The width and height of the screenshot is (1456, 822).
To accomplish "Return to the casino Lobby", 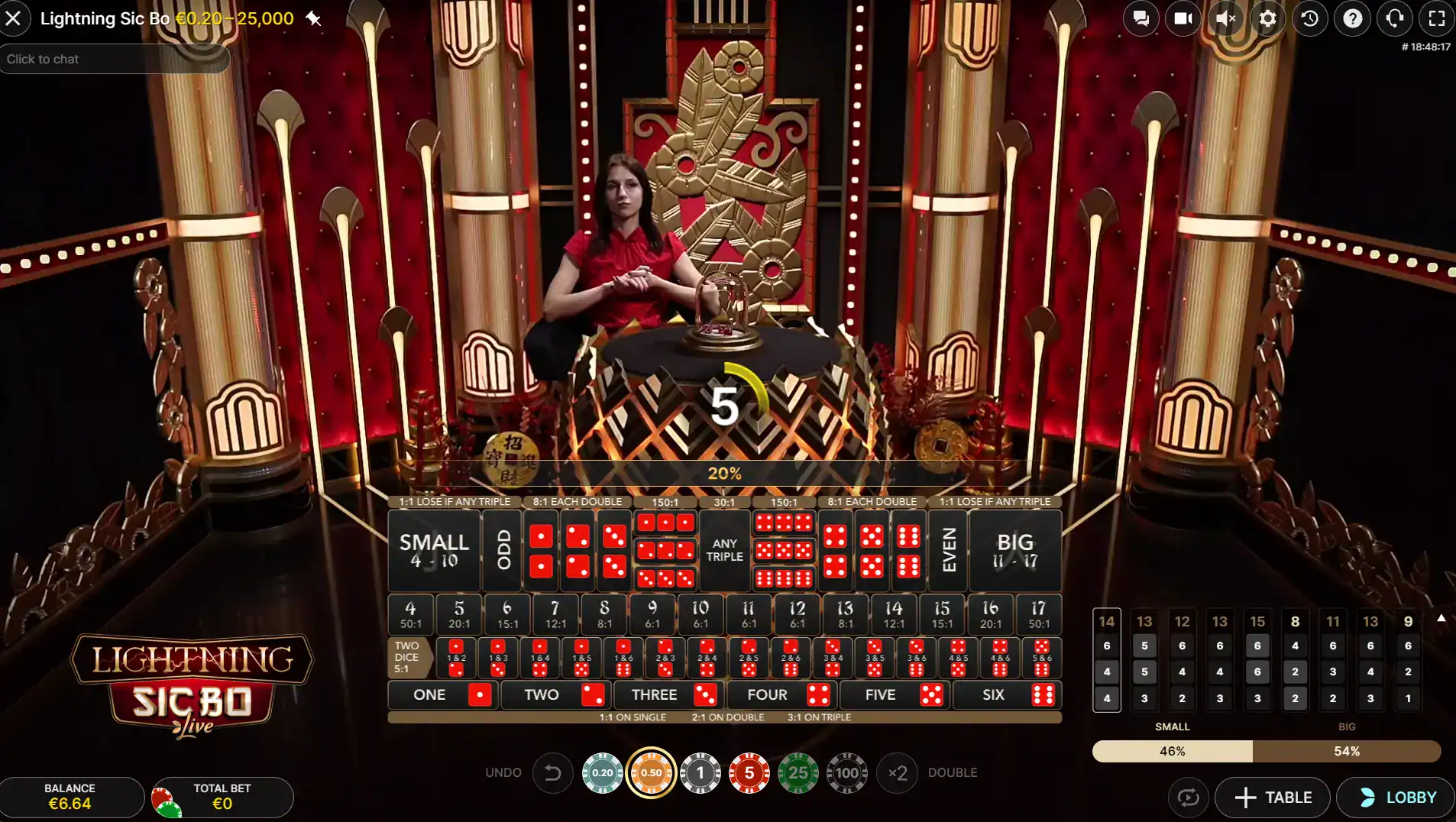I will coord(1398,797).
